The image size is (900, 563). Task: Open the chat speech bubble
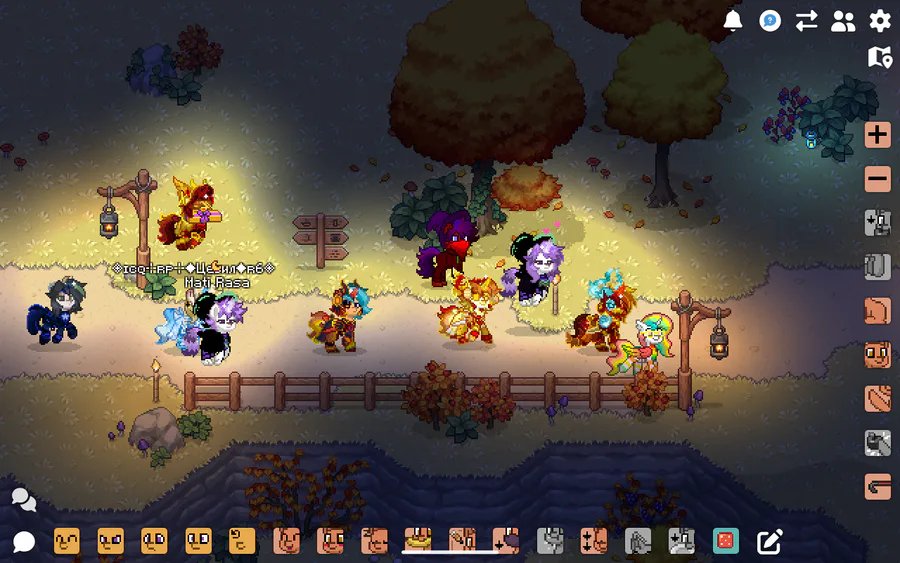(24, 542)
